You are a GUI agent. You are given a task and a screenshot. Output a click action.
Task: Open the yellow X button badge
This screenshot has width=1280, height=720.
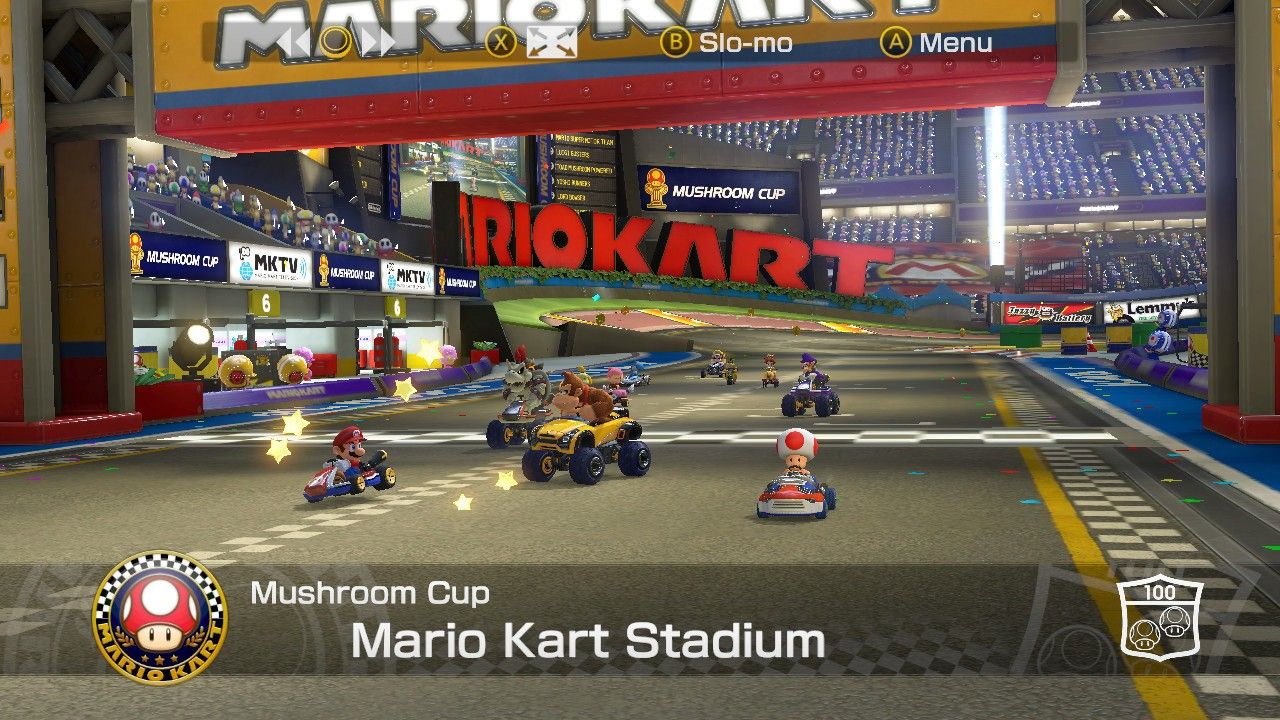click(x=500, y=43)
